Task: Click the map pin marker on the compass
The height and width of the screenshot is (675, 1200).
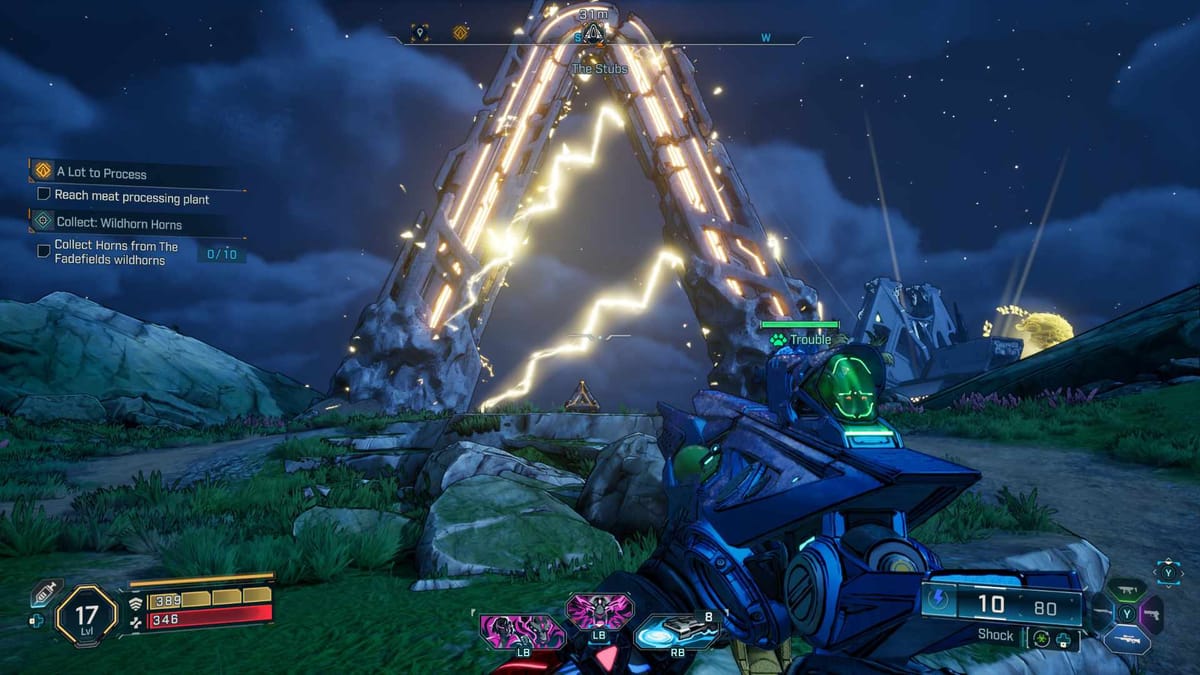Action: click(x=421, y=33)
